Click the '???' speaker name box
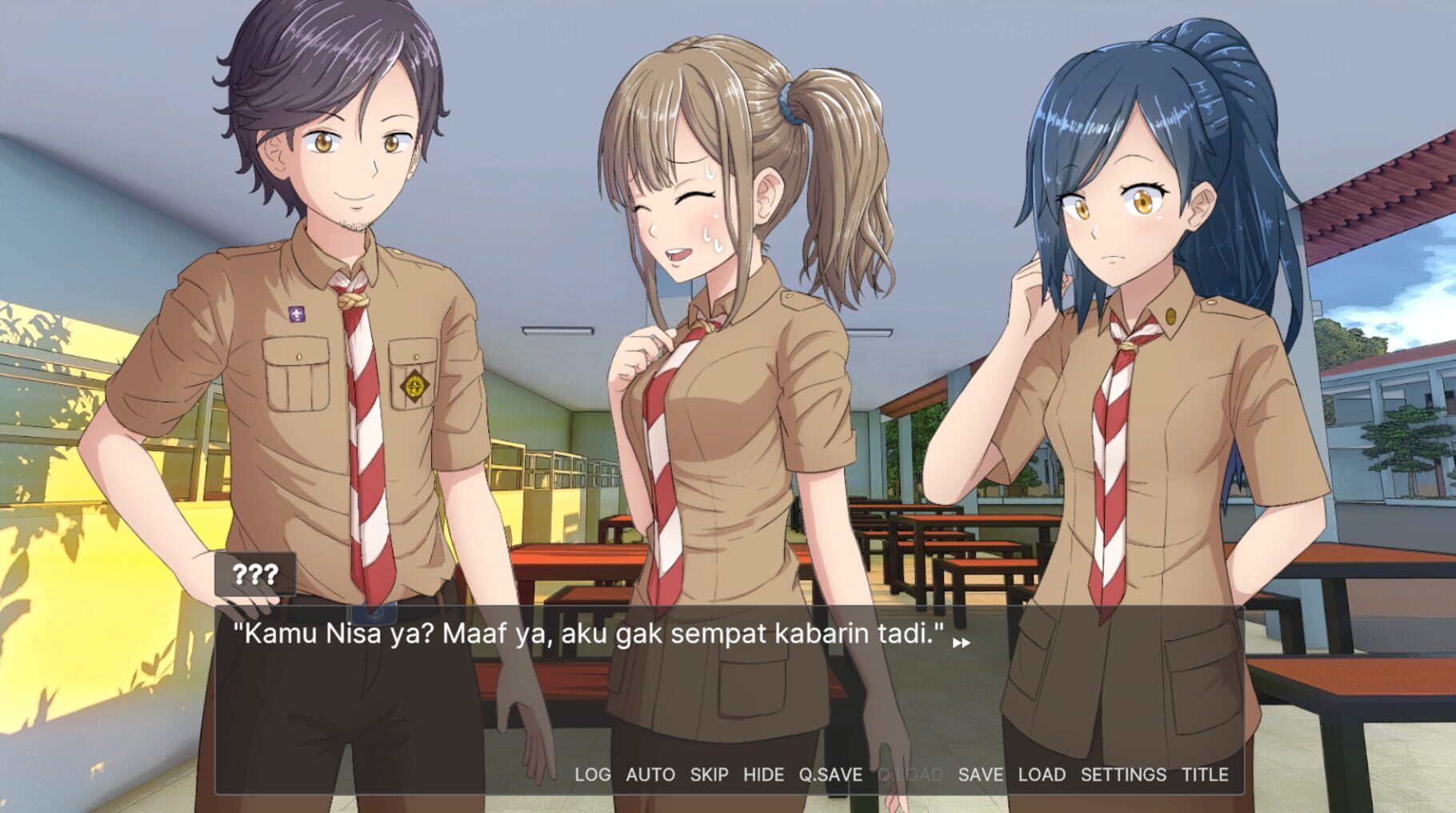Image resolution: width=1456 pixels, height=813 pixels. click(x=254, y=573)
